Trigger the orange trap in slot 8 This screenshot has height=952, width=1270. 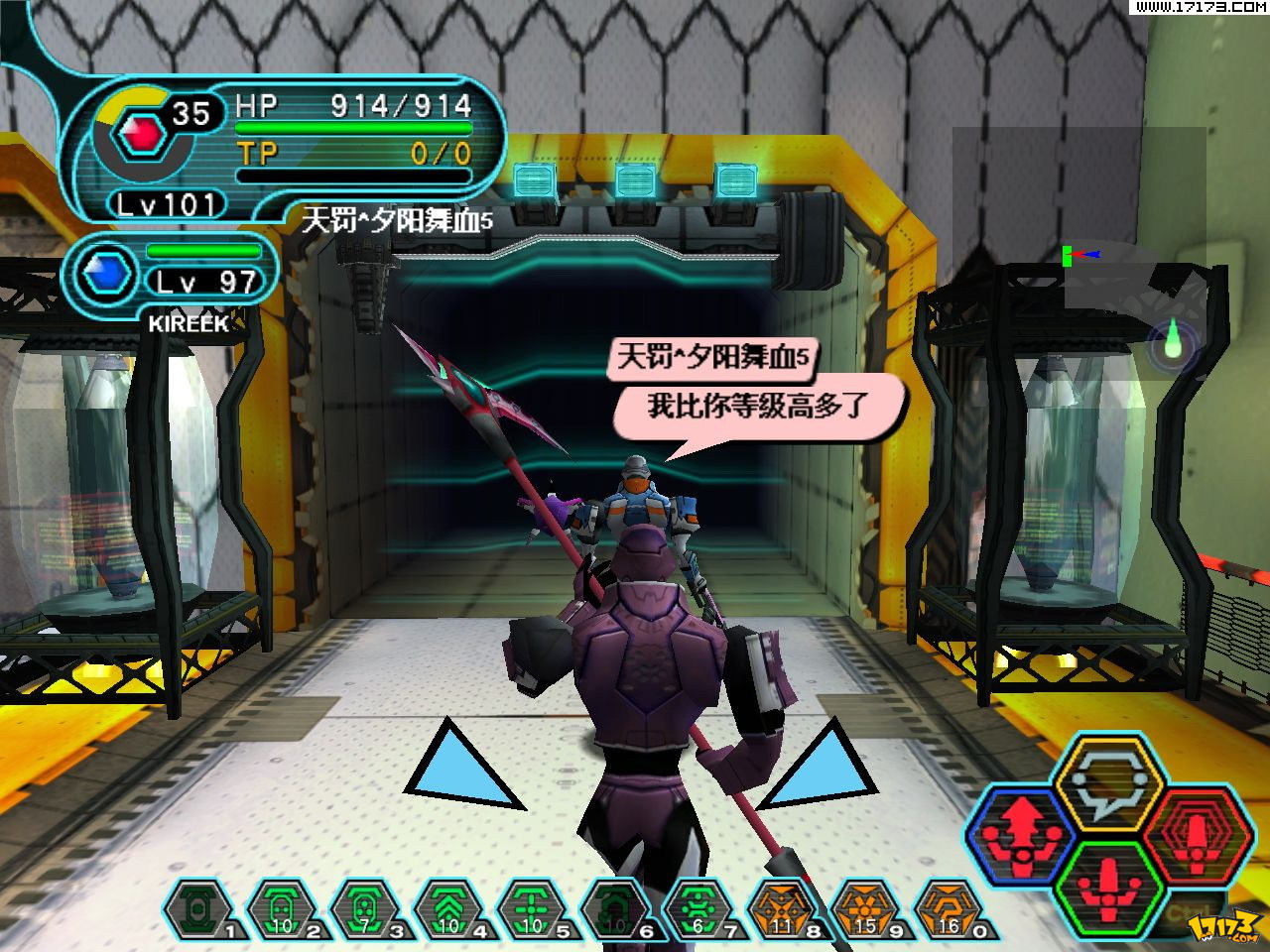click(x=781, y=909)
